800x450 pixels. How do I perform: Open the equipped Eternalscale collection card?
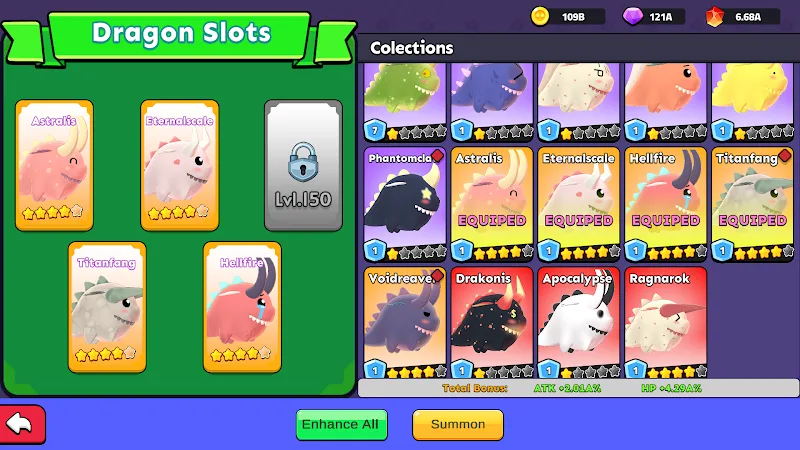pyautogui.click(x=579, y=204)
